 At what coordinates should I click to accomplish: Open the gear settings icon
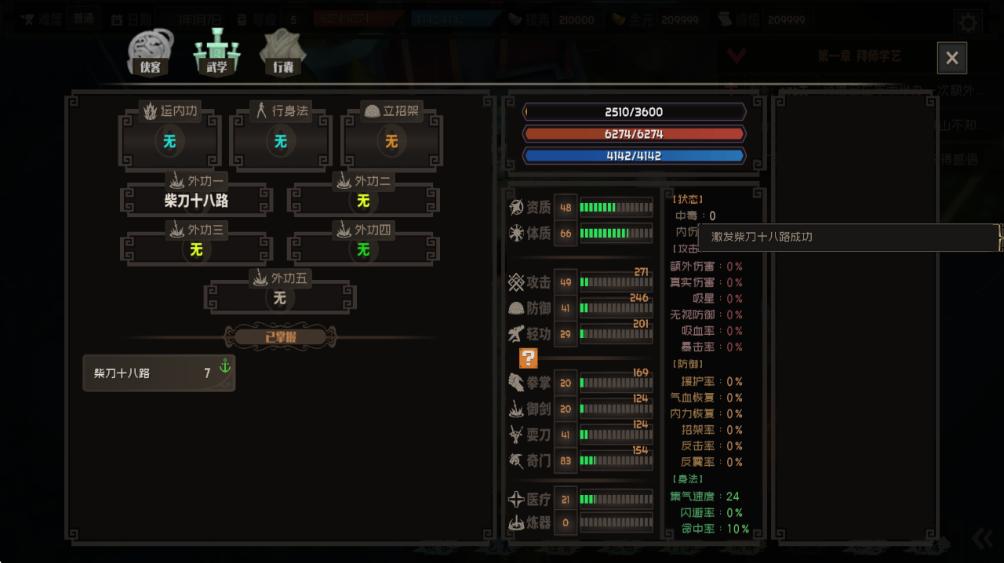point(967,22)
